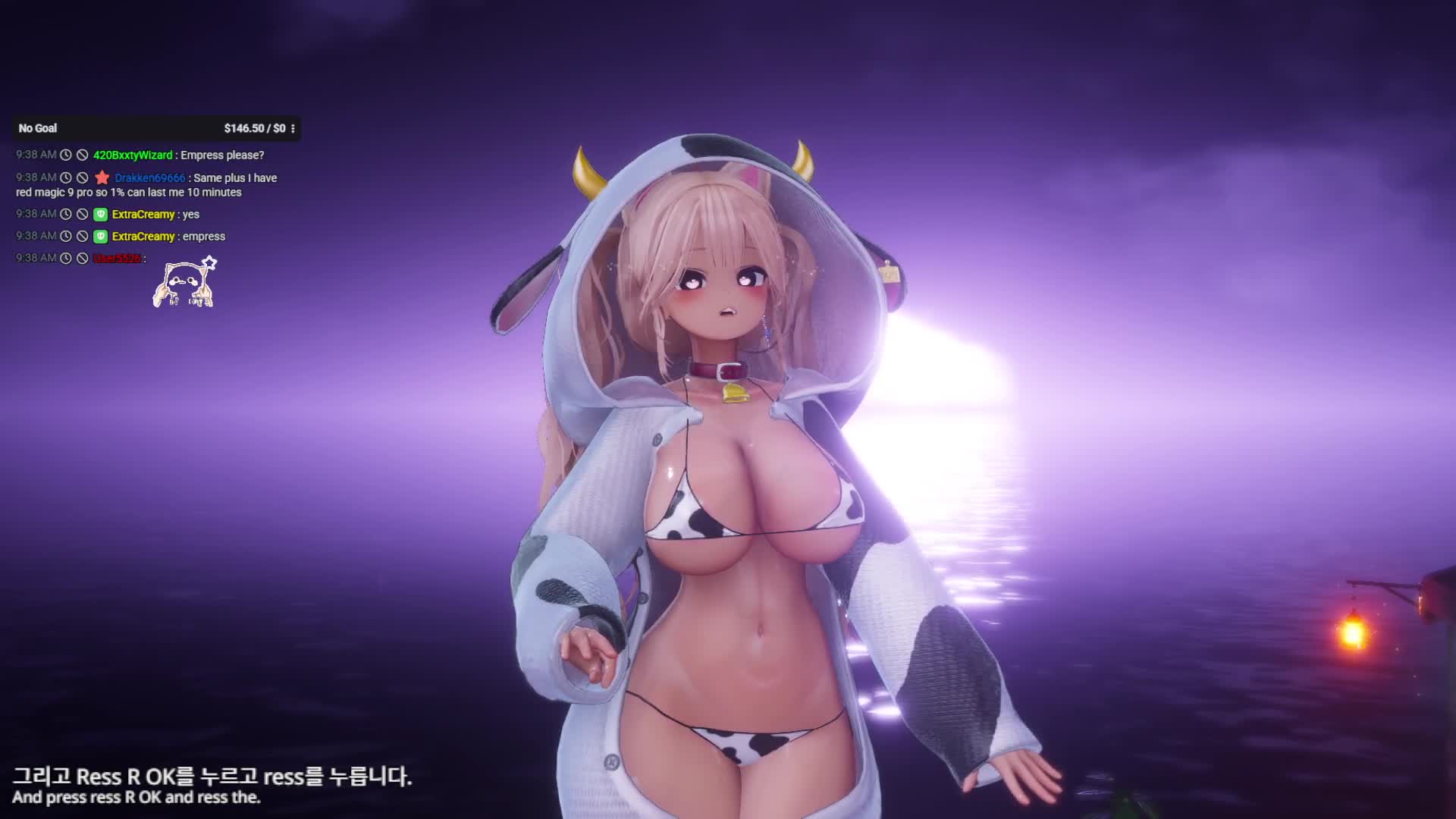Click the green shield badge next to ExtraCreamy
This screenshot has width=1456, height=819.
coord(101,214)
